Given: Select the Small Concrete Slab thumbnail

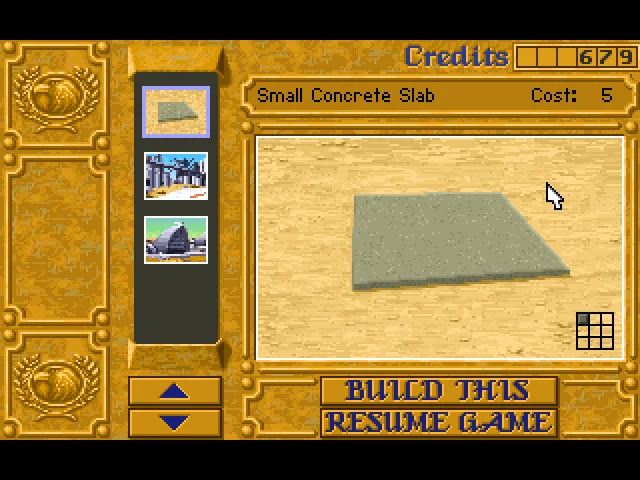Looking at the screenshot, I should (x=176, y=112).
